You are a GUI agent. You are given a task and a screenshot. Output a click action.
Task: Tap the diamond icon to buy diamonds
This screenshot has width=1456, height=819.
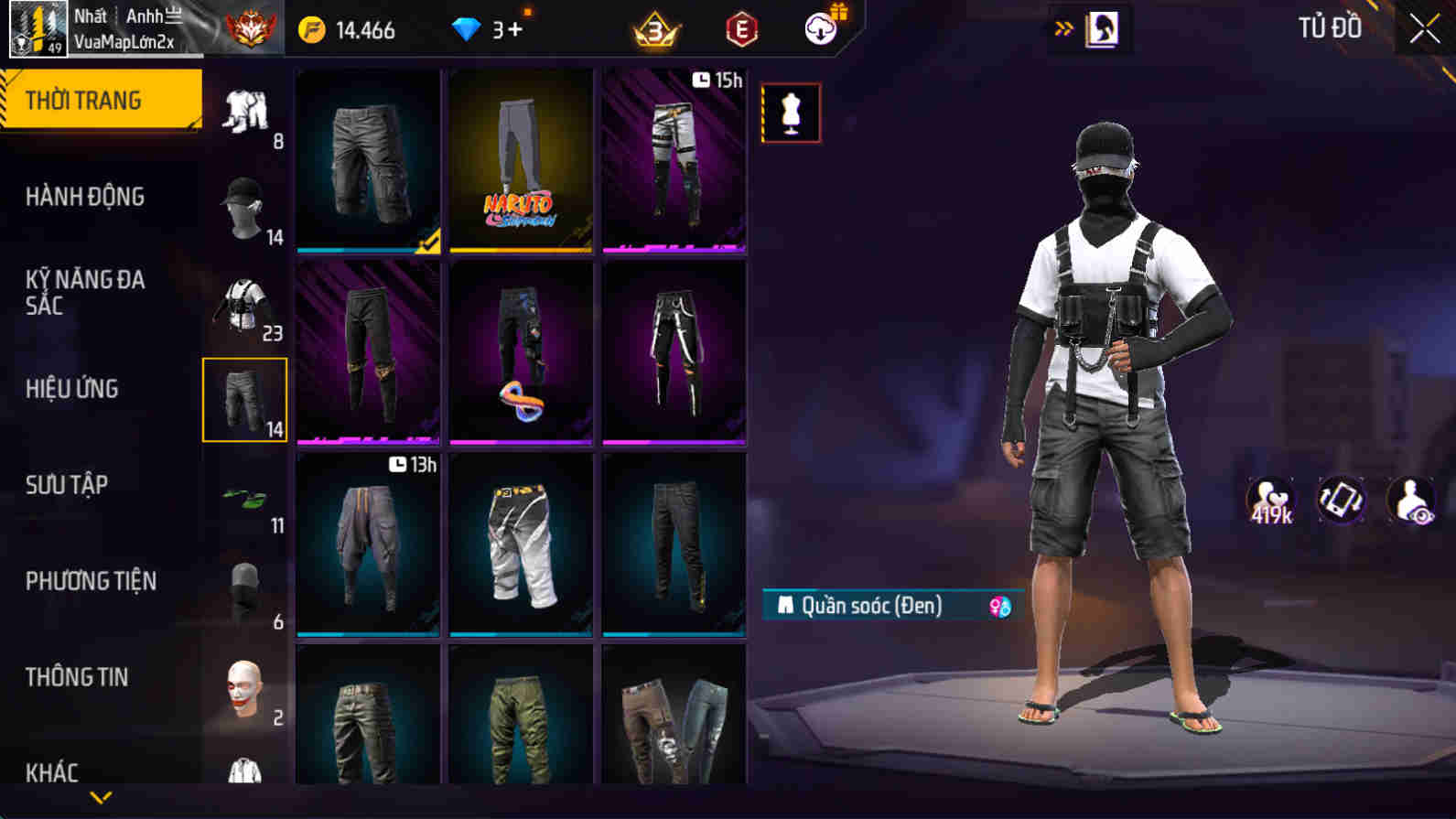[x=469, y=28]
